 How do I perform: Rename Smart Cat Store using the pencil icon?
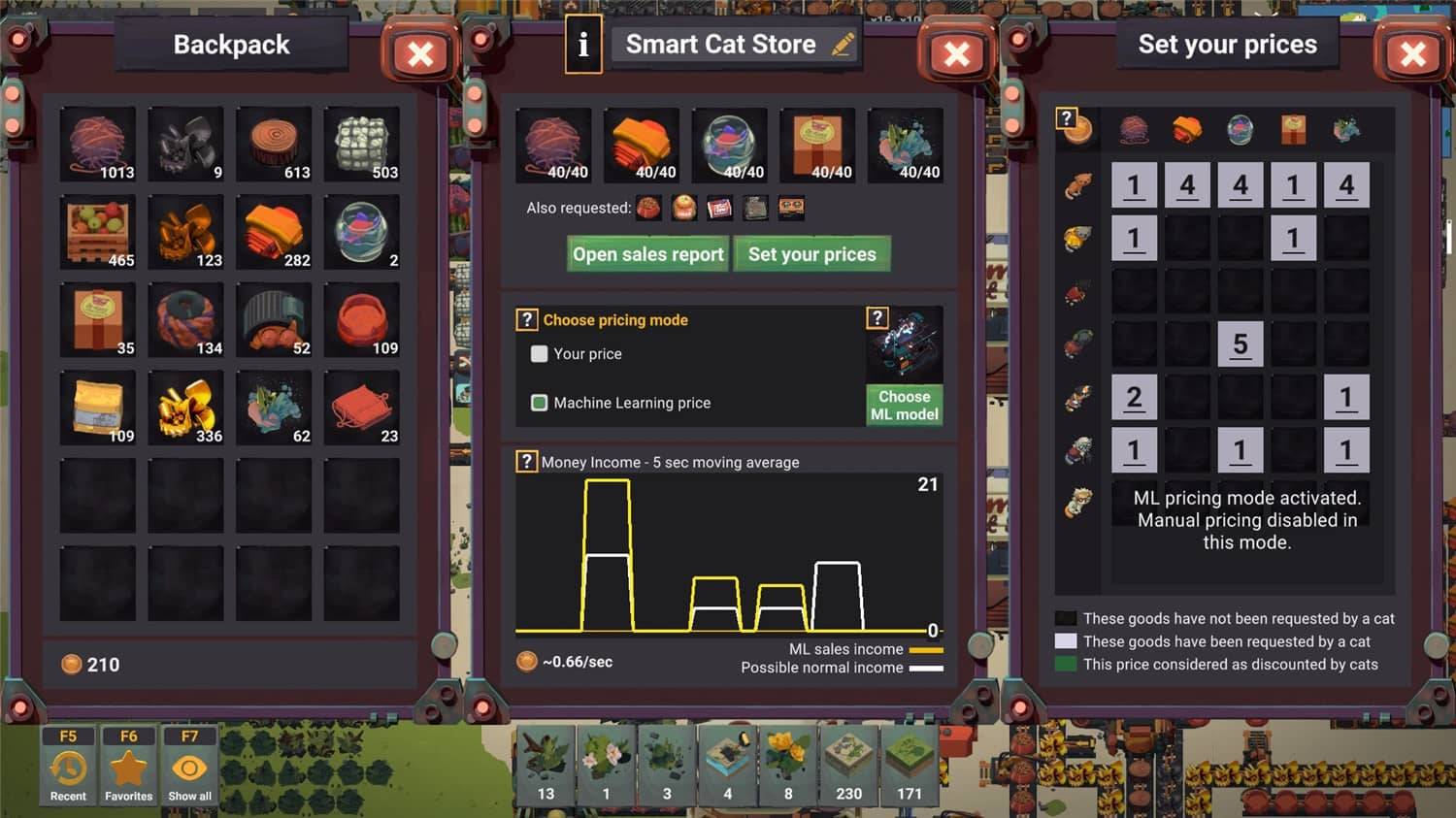(841, 44)
